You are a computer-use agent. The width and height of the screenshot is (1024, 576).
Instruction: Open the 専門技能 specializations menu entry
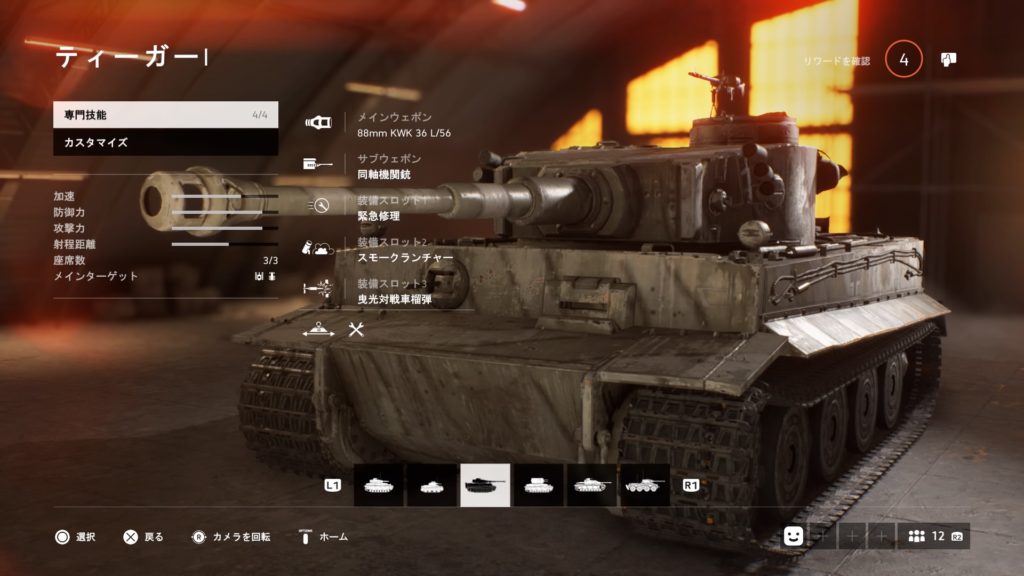[165, 115]
